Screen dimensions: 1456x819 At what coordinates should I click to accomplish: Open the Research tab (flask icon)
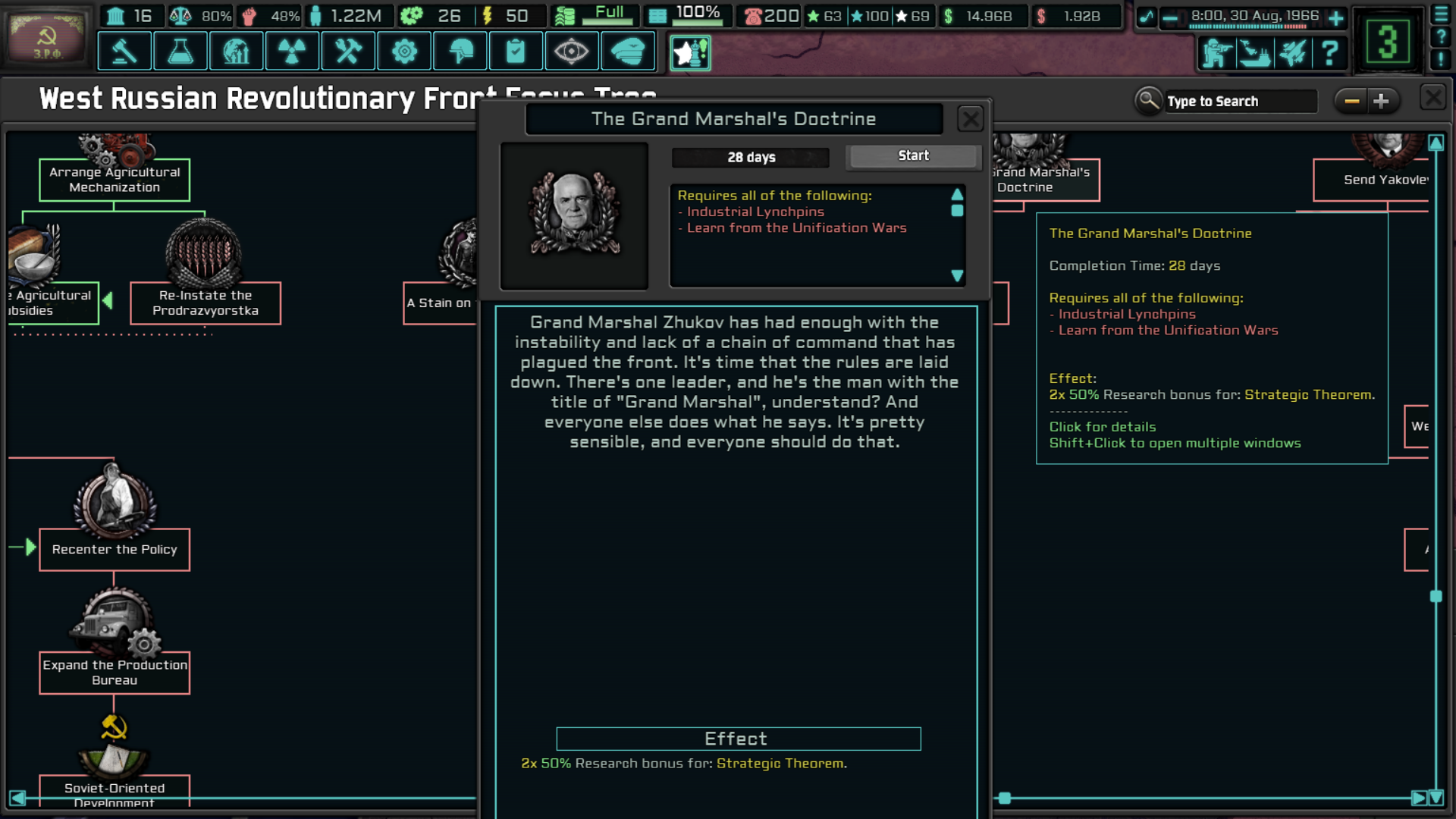[x=180, y=51]
